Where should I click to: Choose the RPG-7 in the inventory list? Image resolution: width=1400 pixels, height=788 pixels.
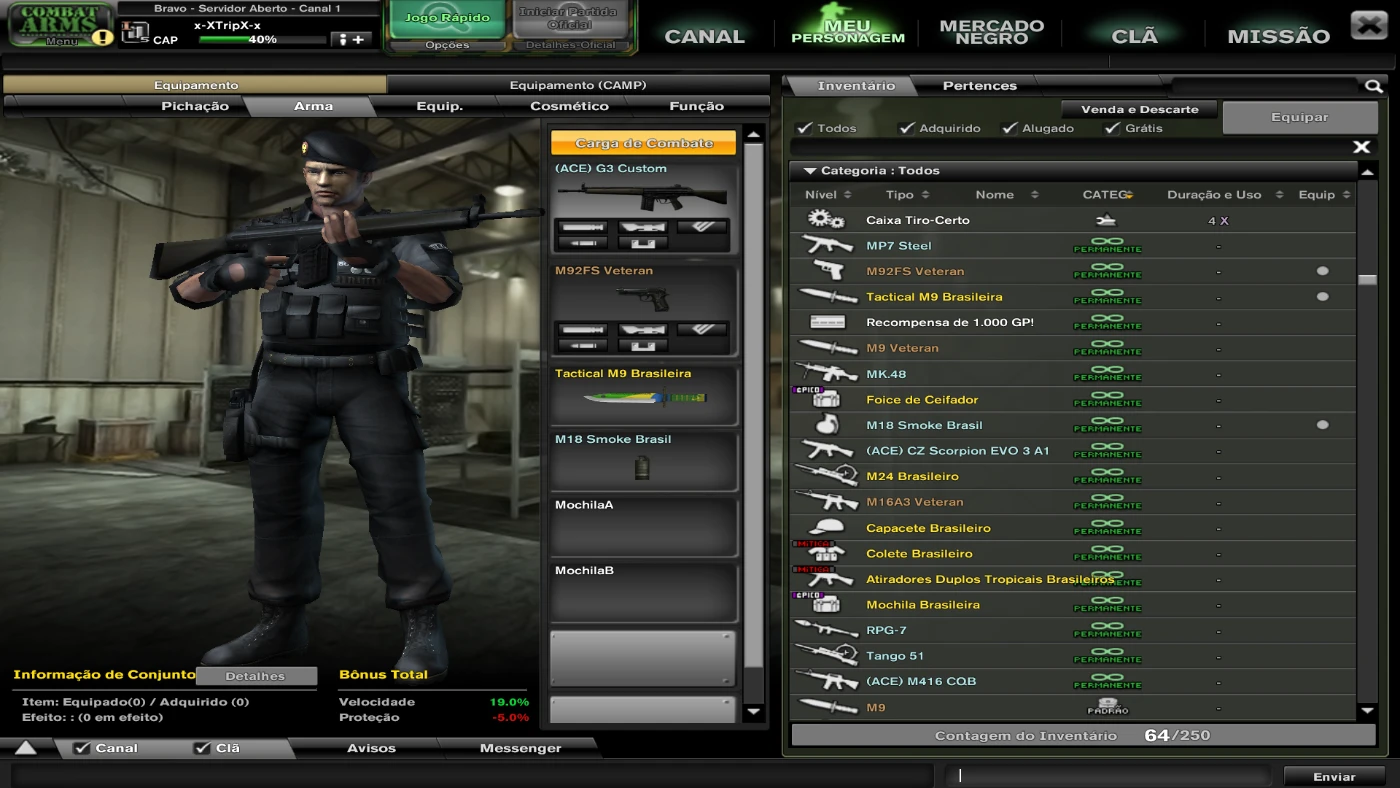(886, 631)
